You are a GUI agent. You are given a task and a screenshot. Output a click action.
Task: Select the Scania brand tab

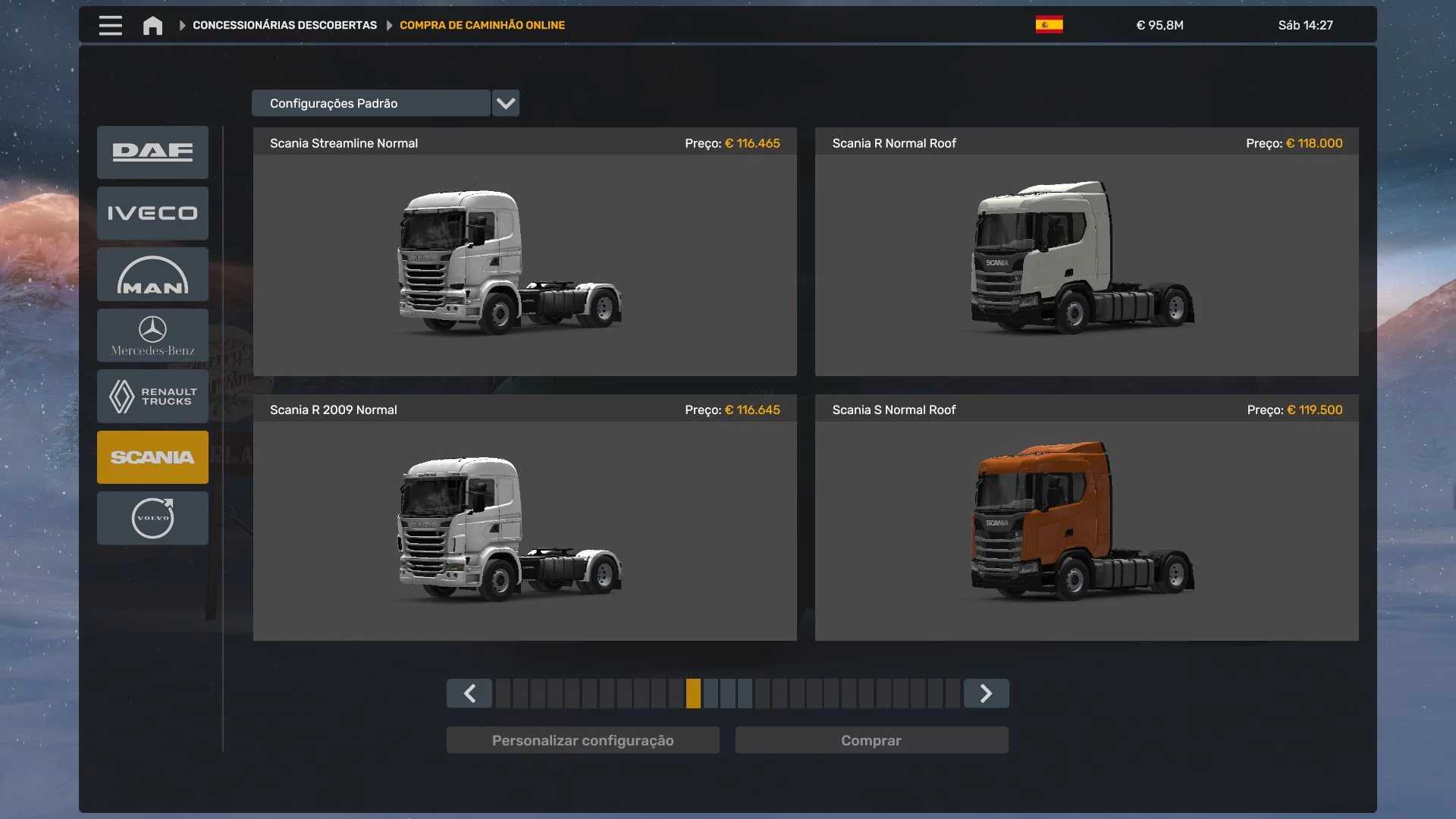[152, 457]
